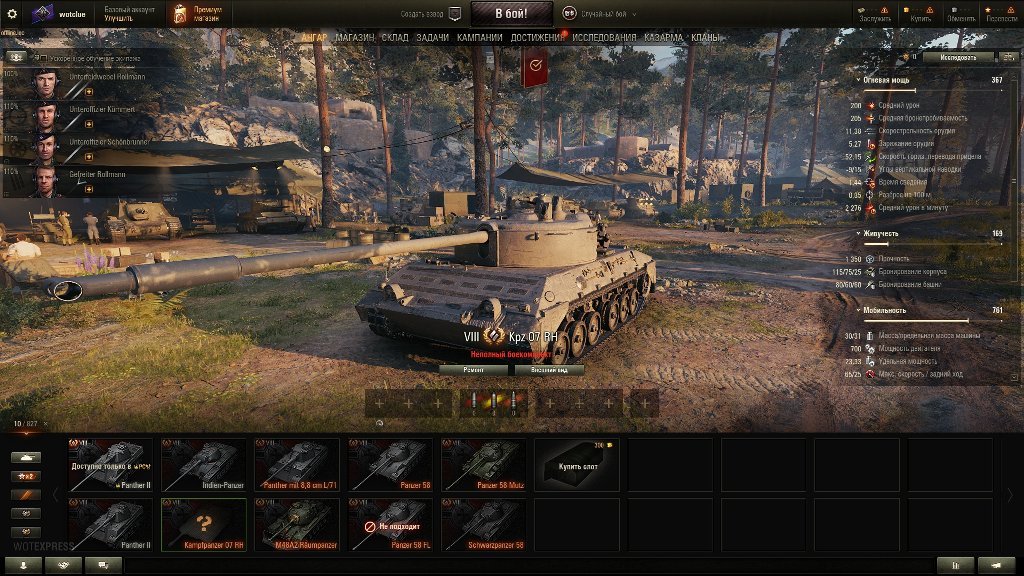Switch to the СКЛАД tab
This screenshot has width=1024, height=576.
(x=395, y=37)
